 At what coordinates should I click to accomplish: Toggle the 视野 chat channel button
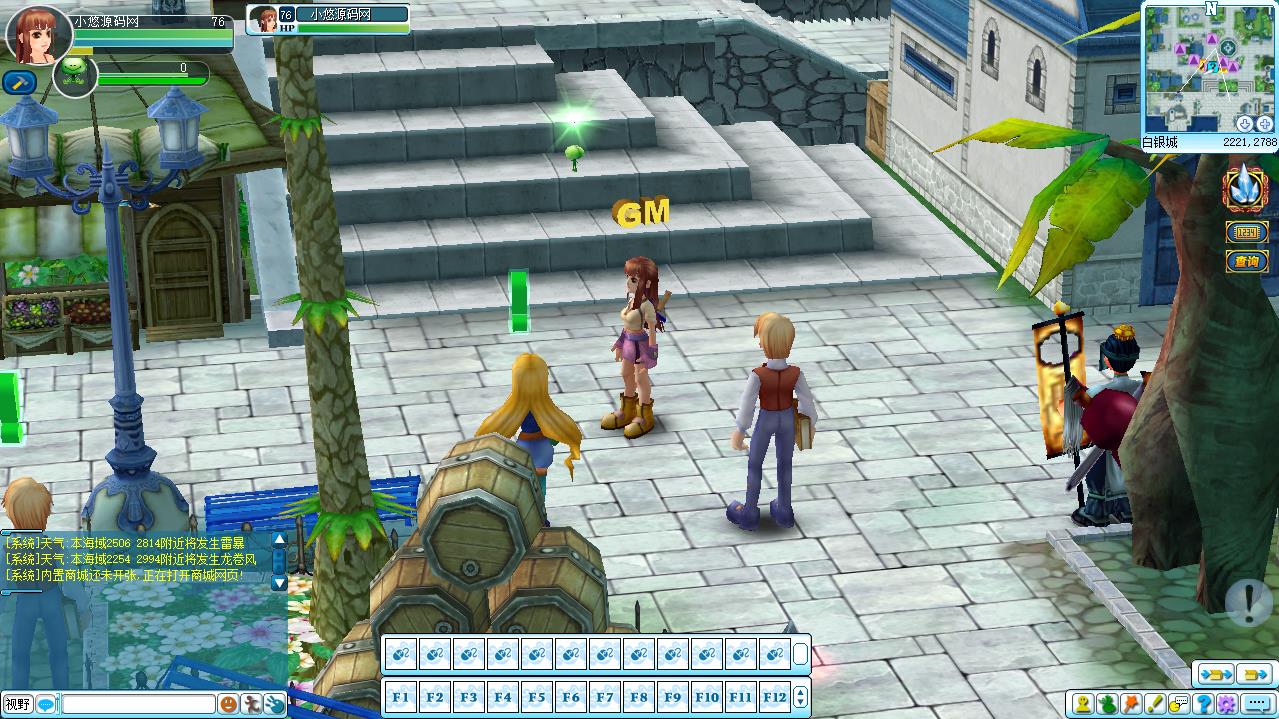pyautogui.click(x=17, y=704)
